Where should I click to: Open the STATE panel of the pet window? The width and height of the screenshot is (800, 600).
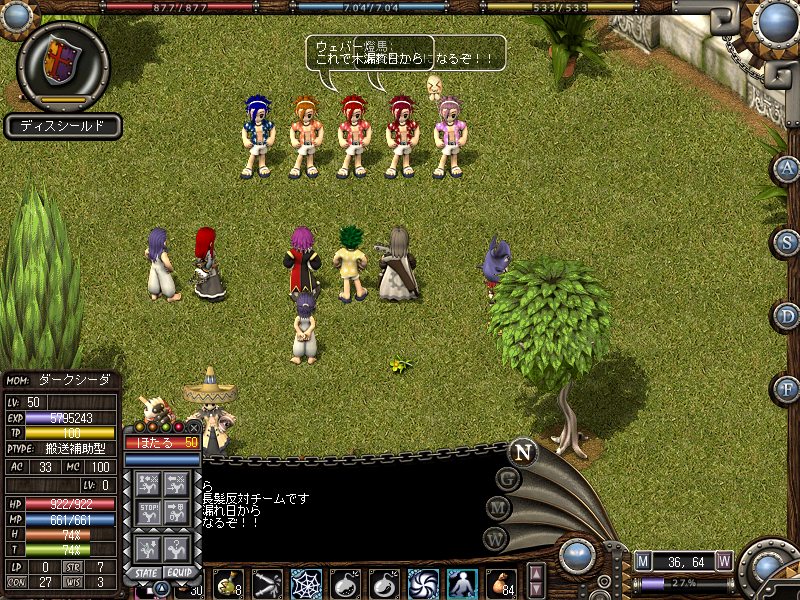pos(145,573)
